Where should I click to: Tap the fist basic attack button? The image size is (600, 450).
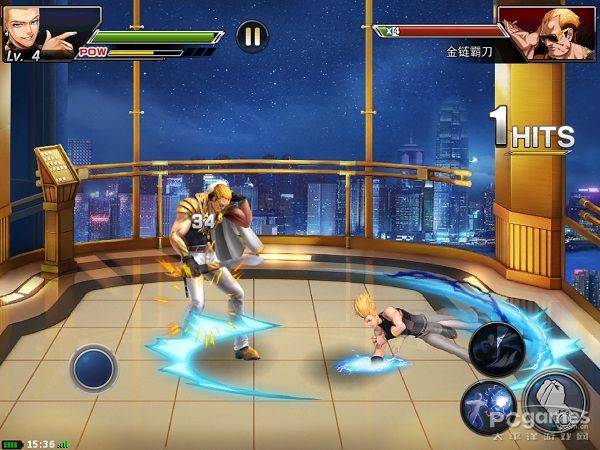[x=553, y=402]
